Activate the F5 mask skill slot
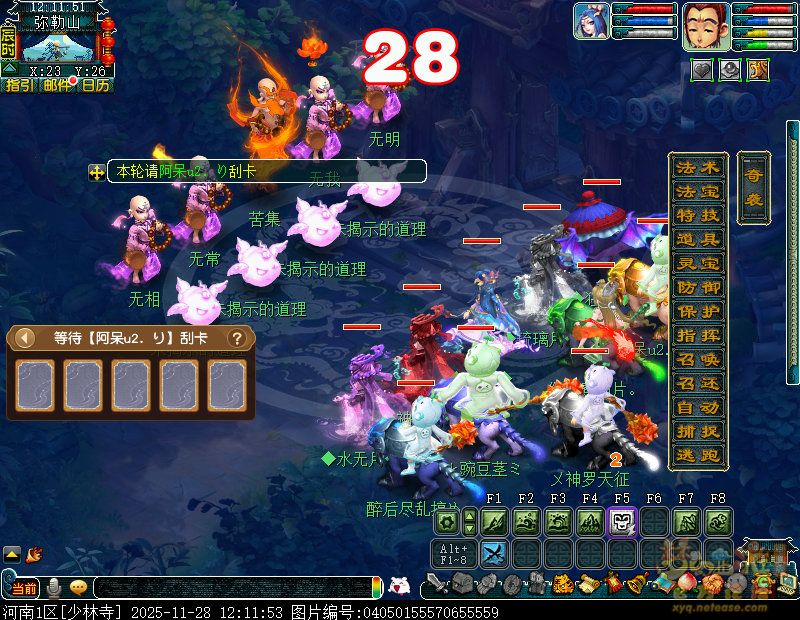800x620 pixels. (x=622, y=521)
